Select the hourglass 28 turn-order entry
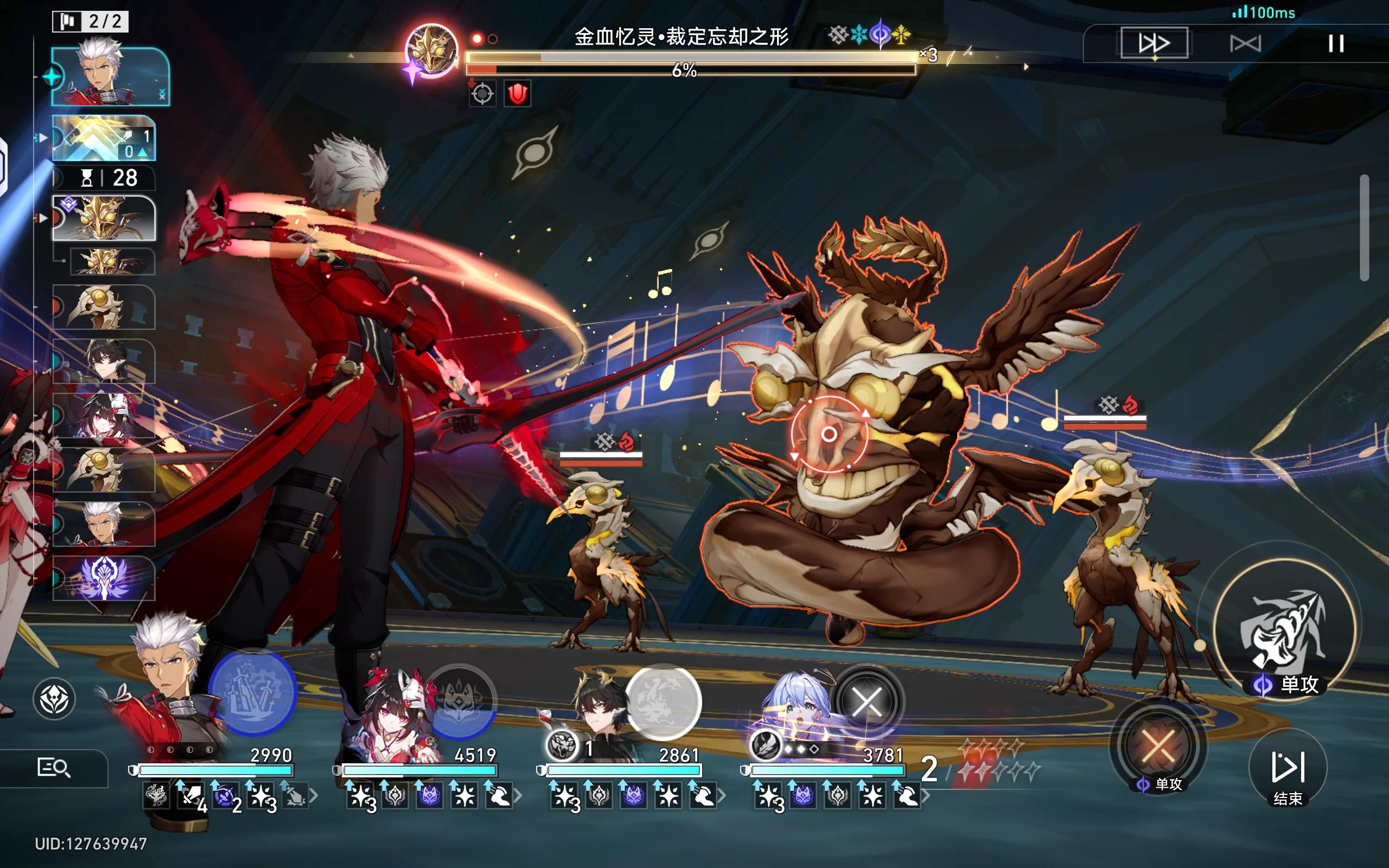 (104, 178)
